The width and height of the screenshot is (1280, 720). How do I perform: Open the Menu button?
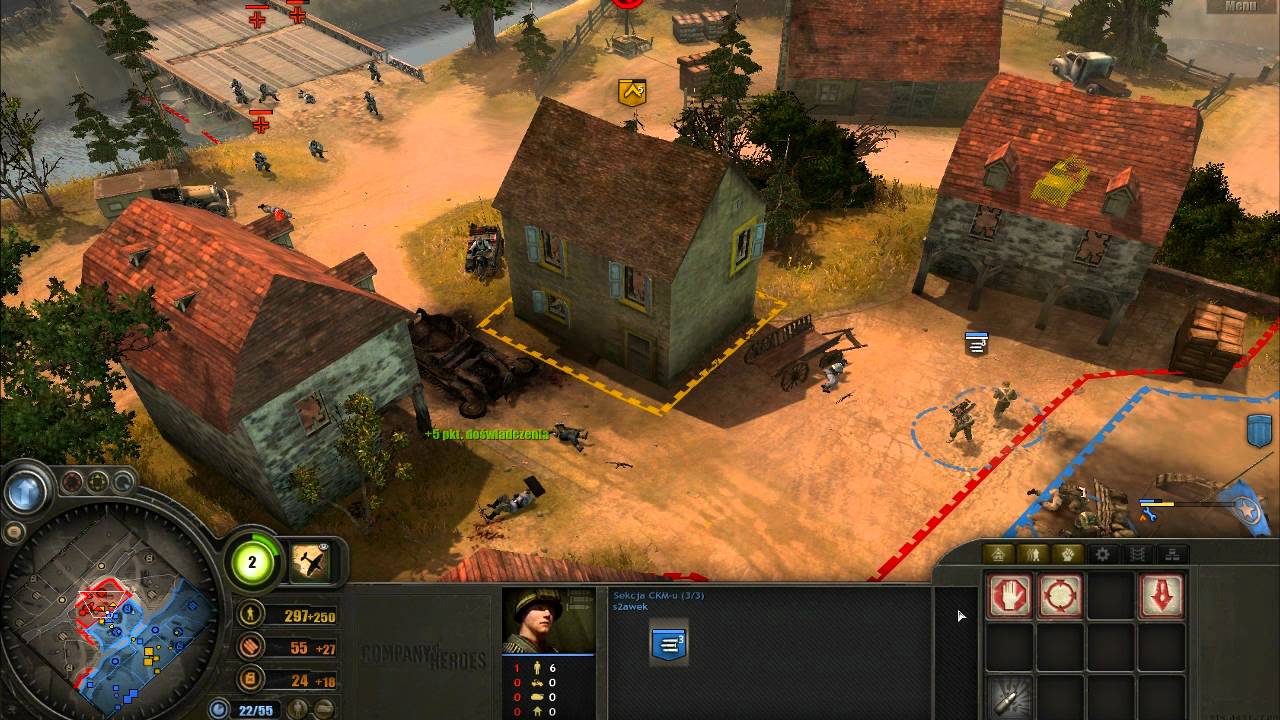1239,6
